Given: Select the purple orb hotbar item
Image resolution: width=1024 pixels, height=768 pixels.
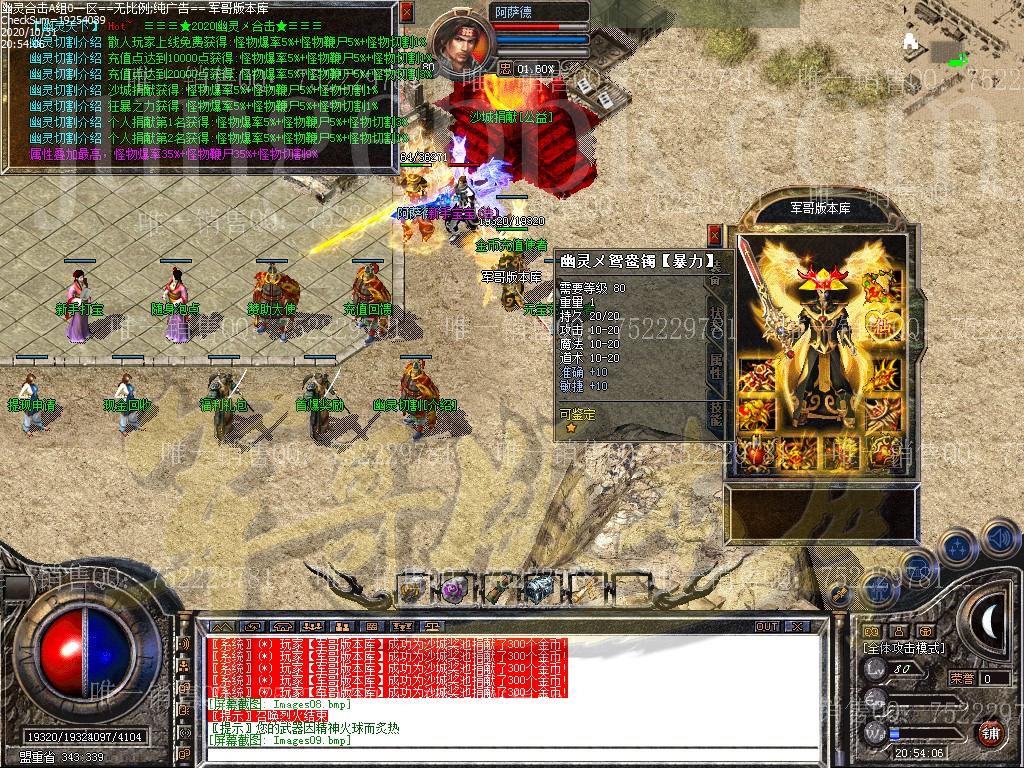Looking at the screenshot, I should (x=452, y=590).
